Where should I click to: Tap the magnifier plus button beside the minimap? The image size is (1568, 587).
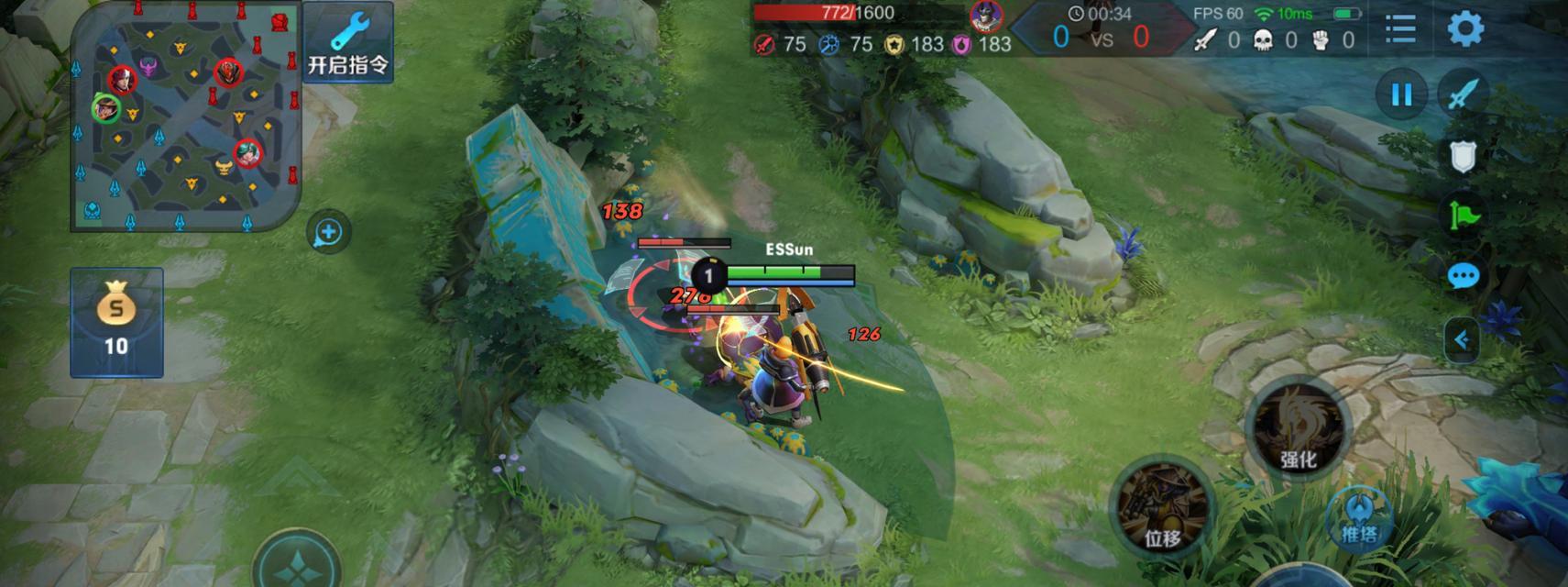(328, 233)
